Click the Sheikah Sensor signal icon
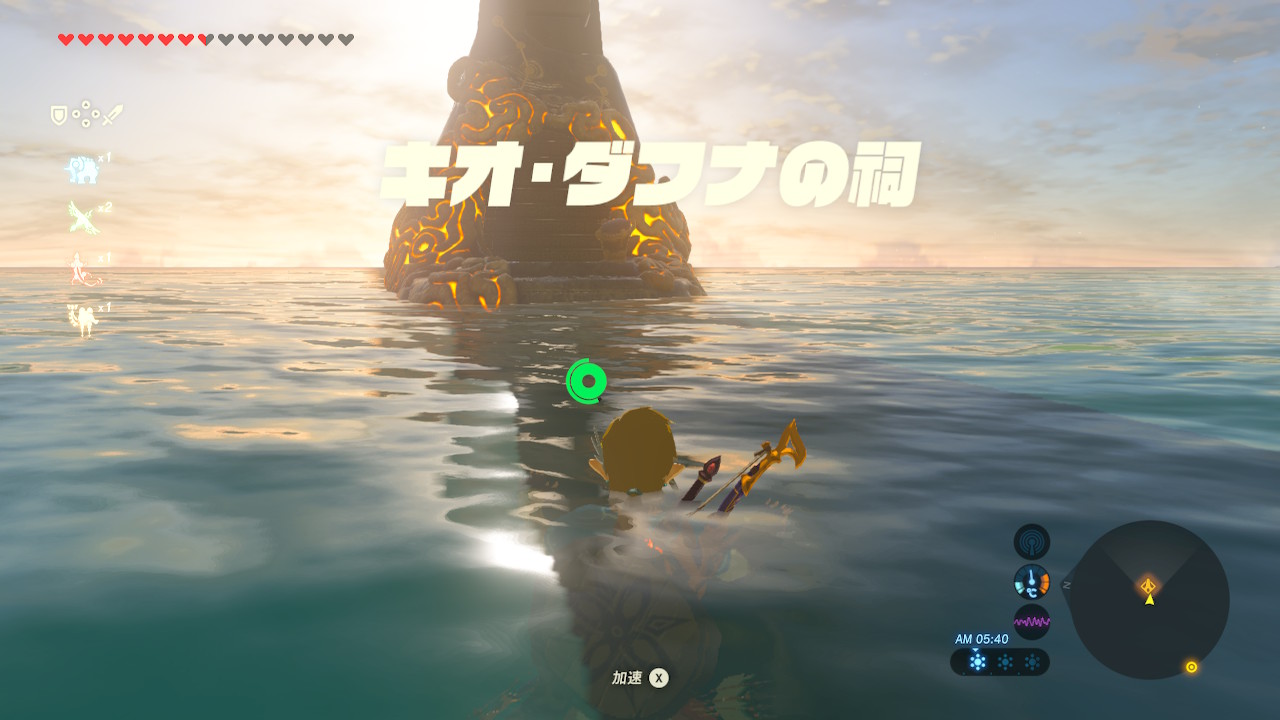Image resolution: width=1280 pixels, height=720 pixels. [x=1031, y=542]
